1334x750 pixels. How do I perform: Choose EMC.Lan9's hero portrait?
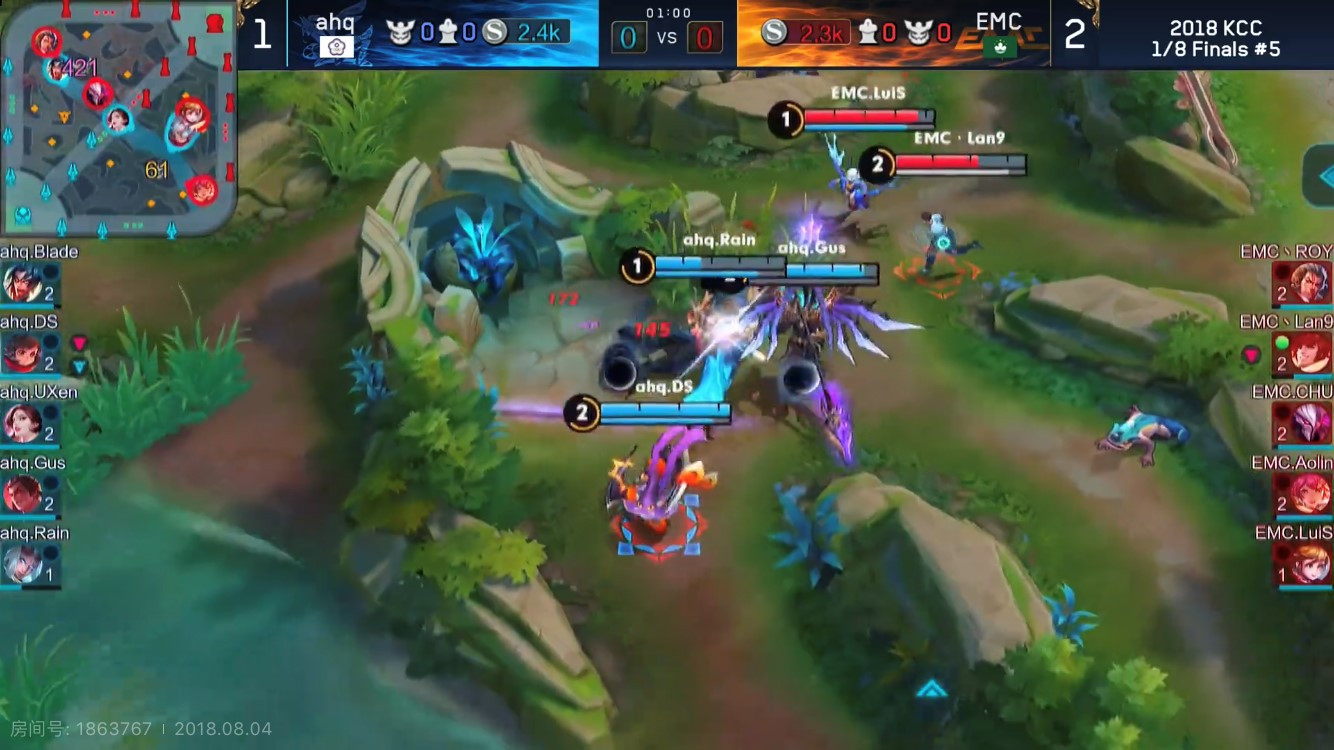(x=1310, y=353)
